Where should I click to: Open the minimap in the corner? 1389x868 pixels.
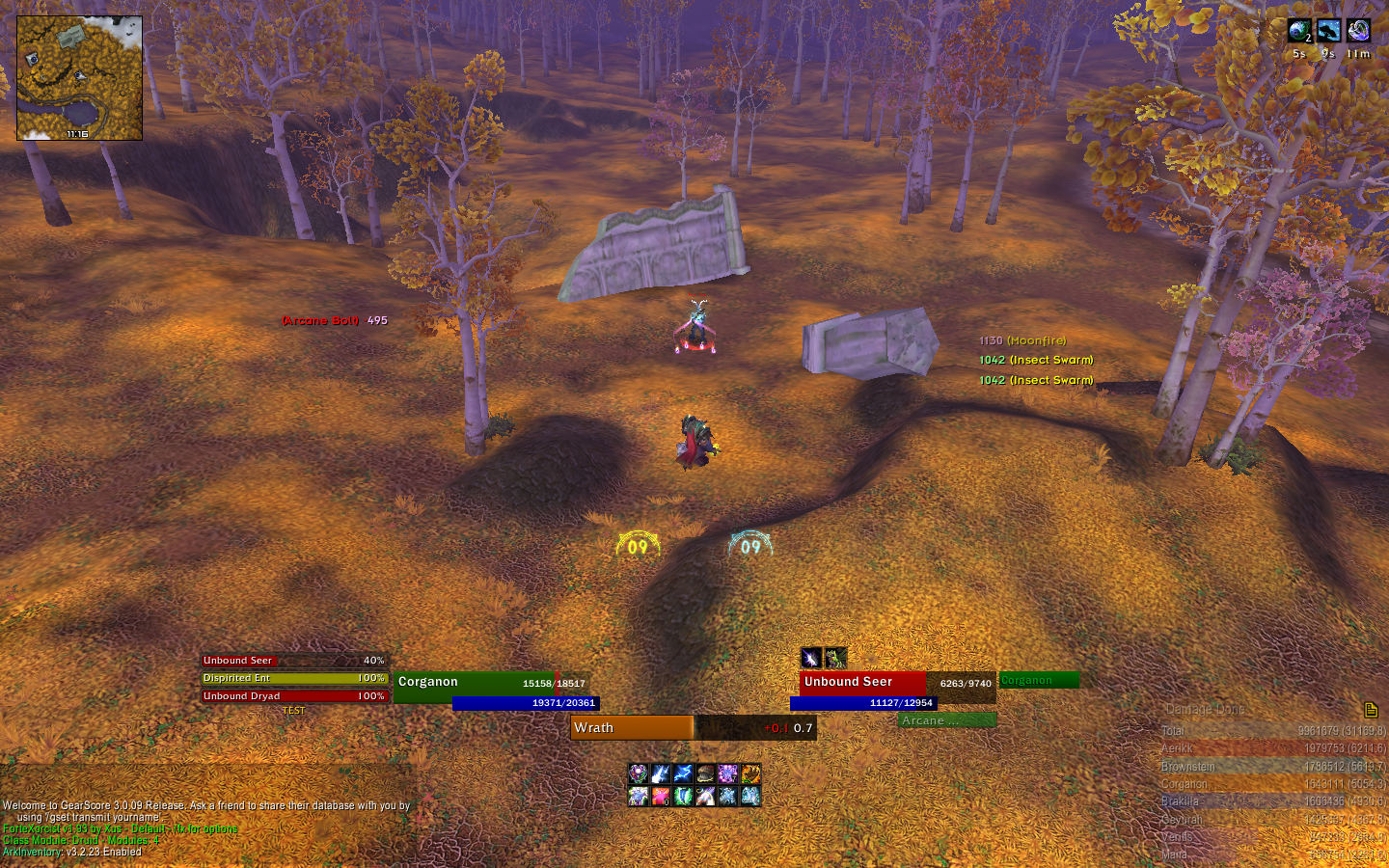pyautogui.click(x=79, y=77)
